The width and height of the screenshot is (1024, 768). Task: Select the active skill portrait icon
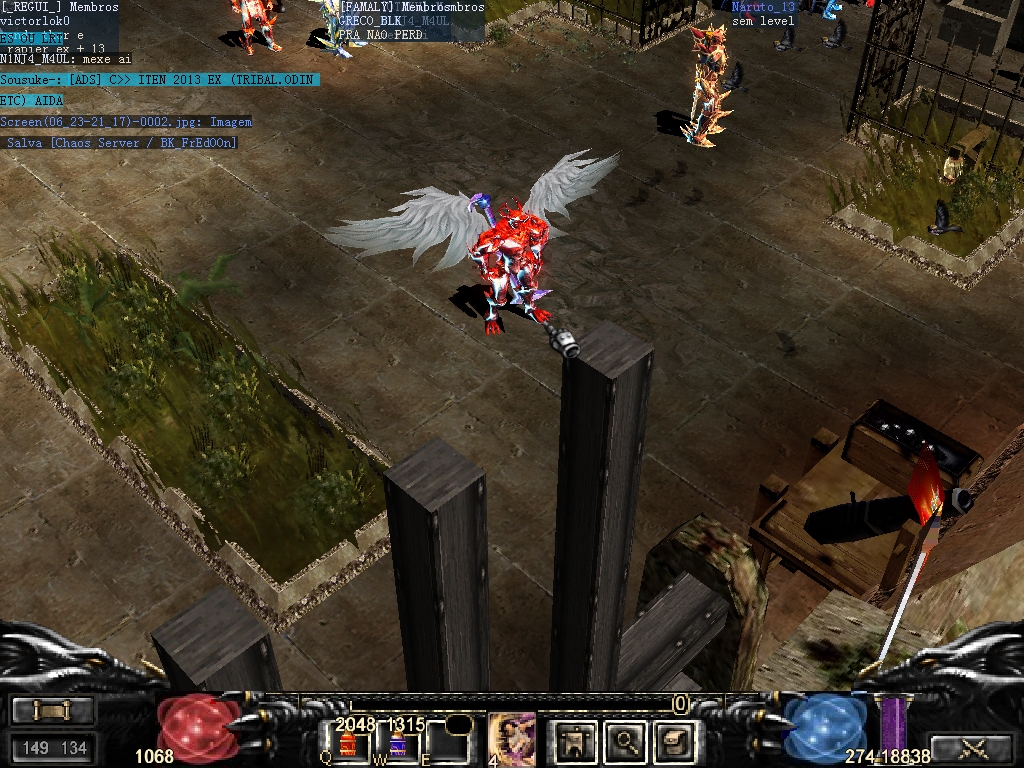tap(511, 740)
